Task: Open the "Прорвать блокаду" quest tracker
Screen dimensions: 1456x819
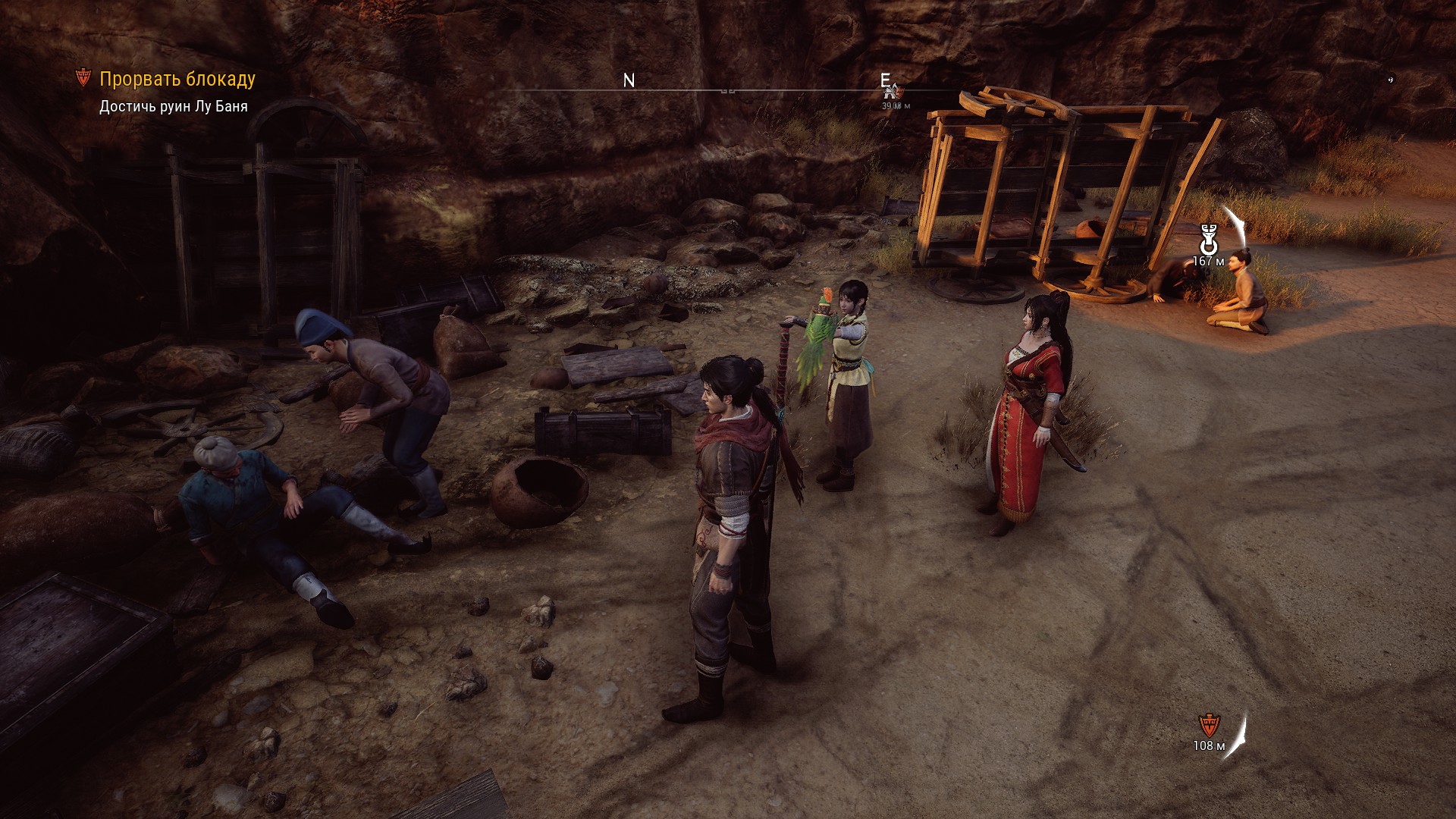Action: [177, 79]
